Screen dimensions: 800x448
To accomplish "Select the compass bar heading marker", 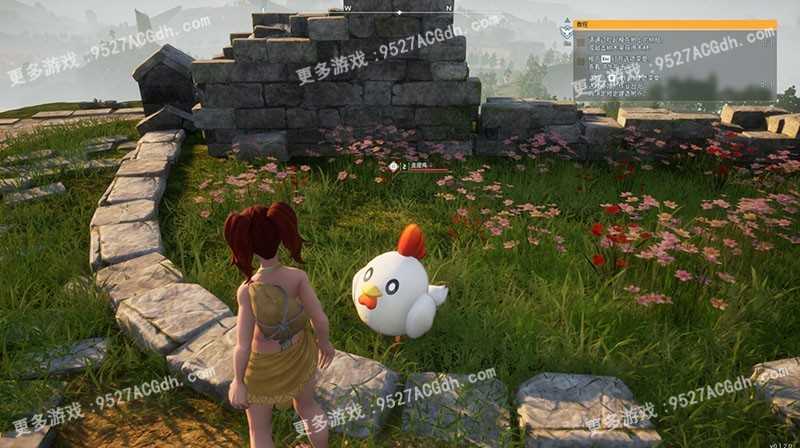I will [x=400, y=12].
